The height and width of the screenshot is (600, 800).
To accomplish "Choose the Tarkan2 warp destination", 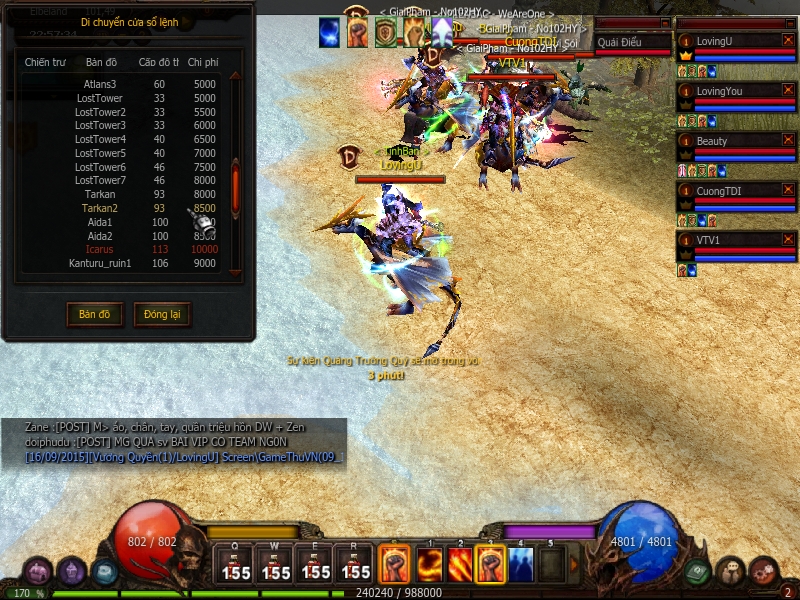I will [100, 208].
